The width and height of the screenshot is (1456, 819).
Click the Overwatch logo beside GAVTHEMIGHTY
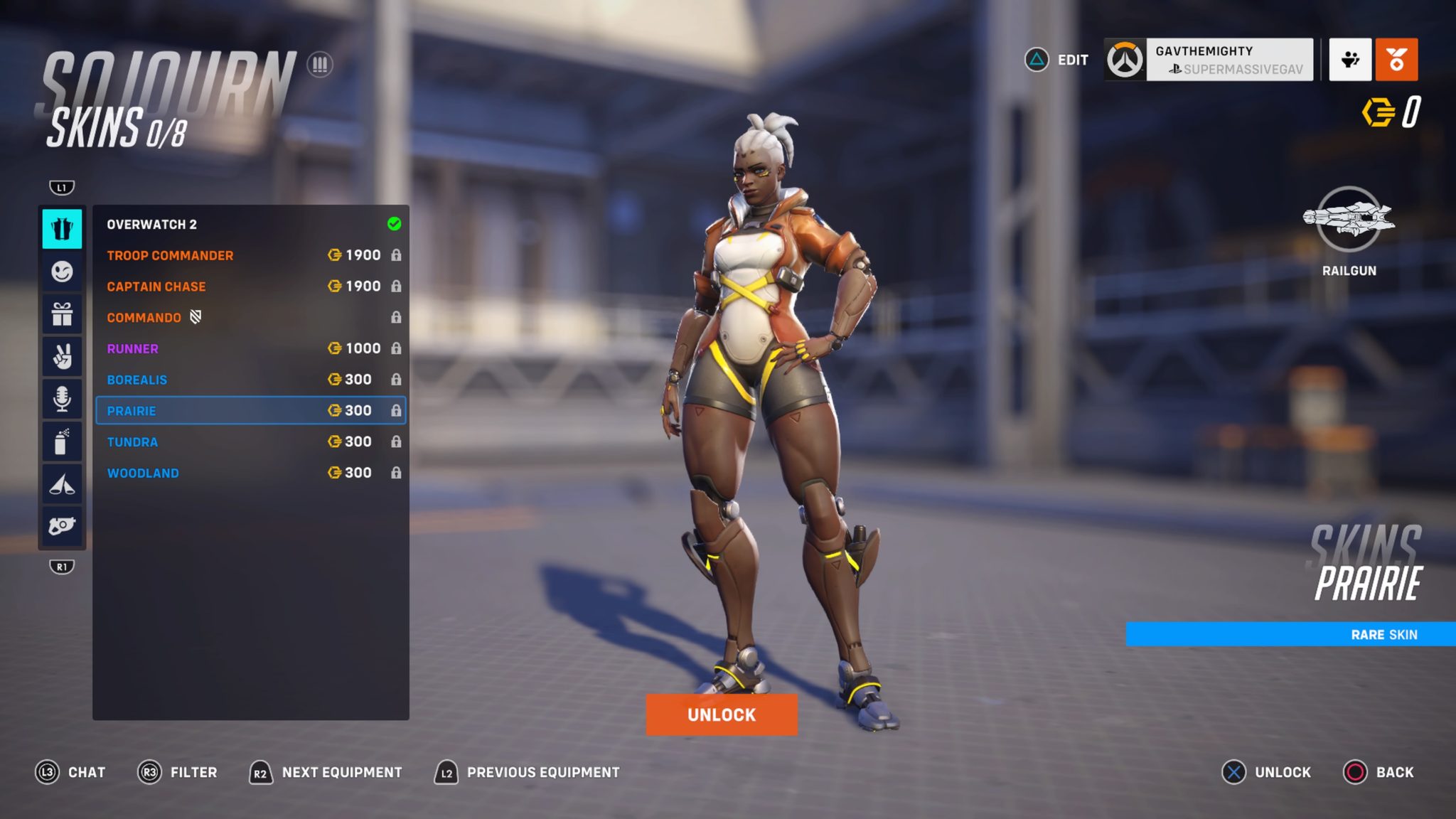[1126, 60]
